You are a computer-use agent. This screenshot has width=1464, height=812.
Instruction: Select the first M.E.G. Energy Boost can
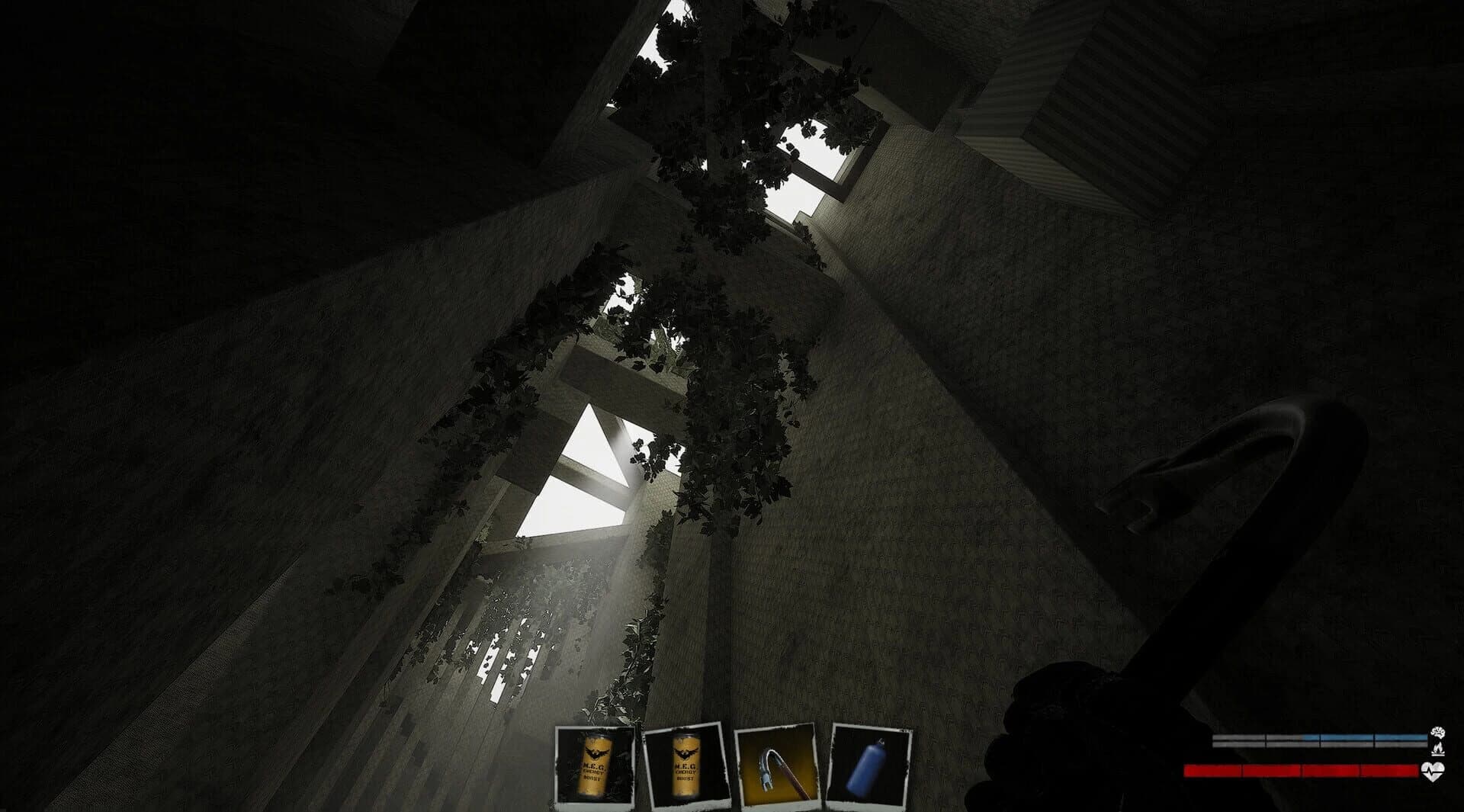(x=596, y=768)
